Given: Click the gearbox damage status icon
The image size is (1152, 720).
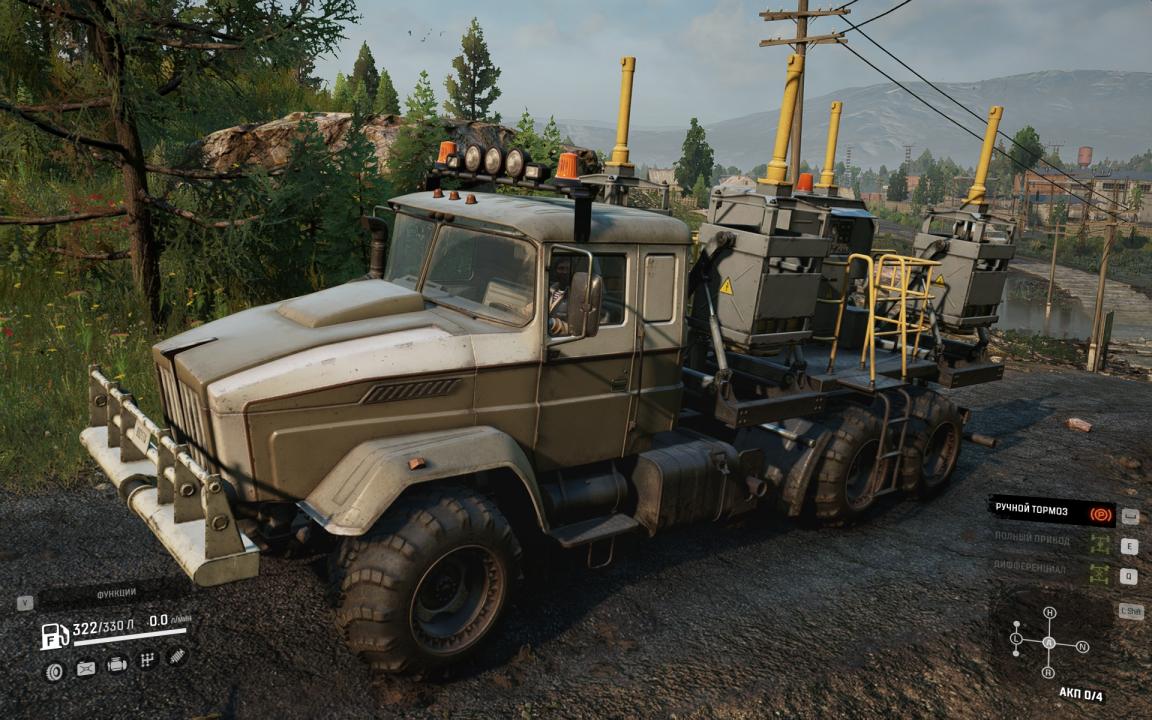Looking at the screenshot, I should point(147,660).
